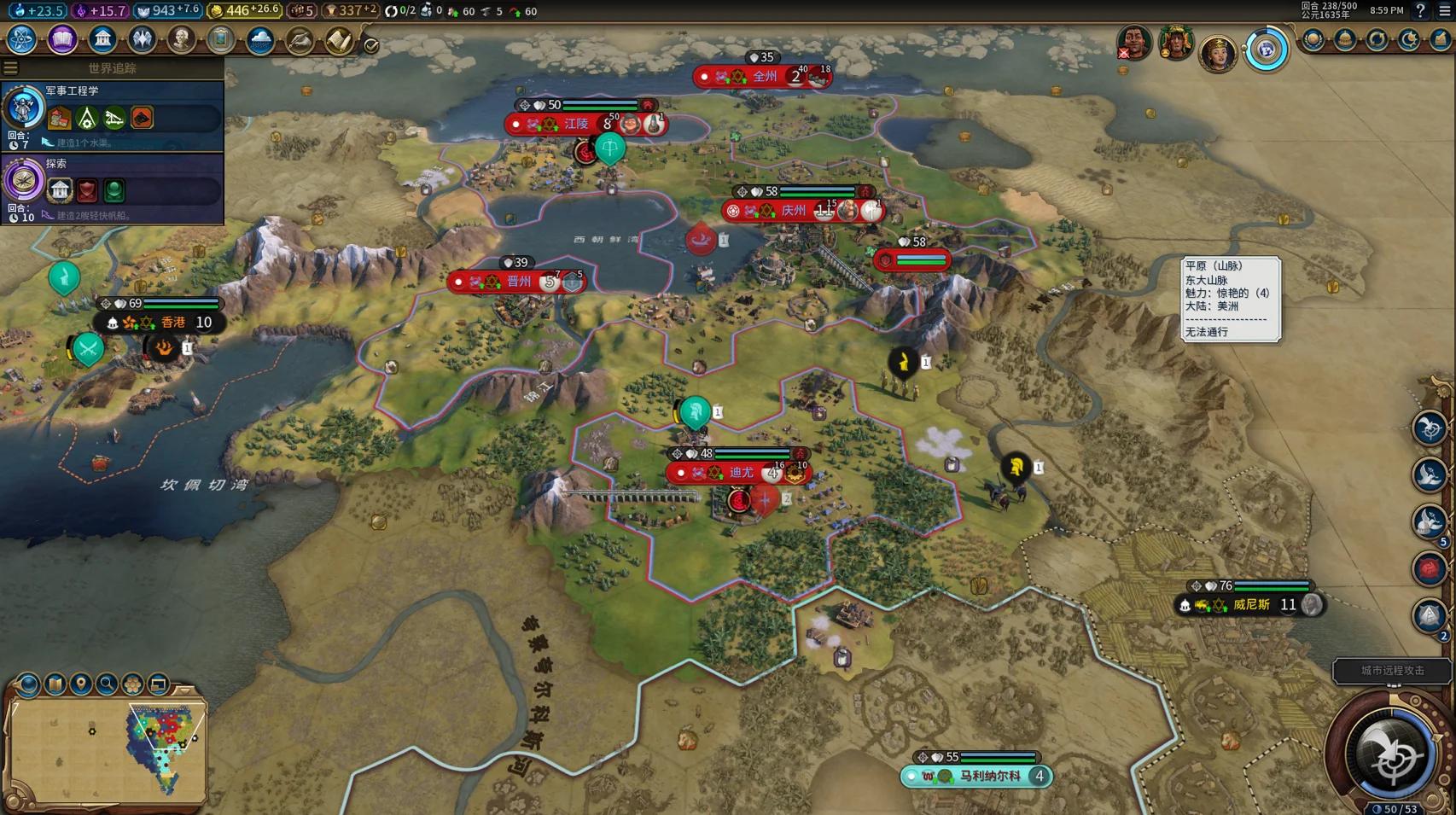The height and width of the screenshot is (815, 1456).
Task: Open the map pin tool
Action: coord(81,684)
